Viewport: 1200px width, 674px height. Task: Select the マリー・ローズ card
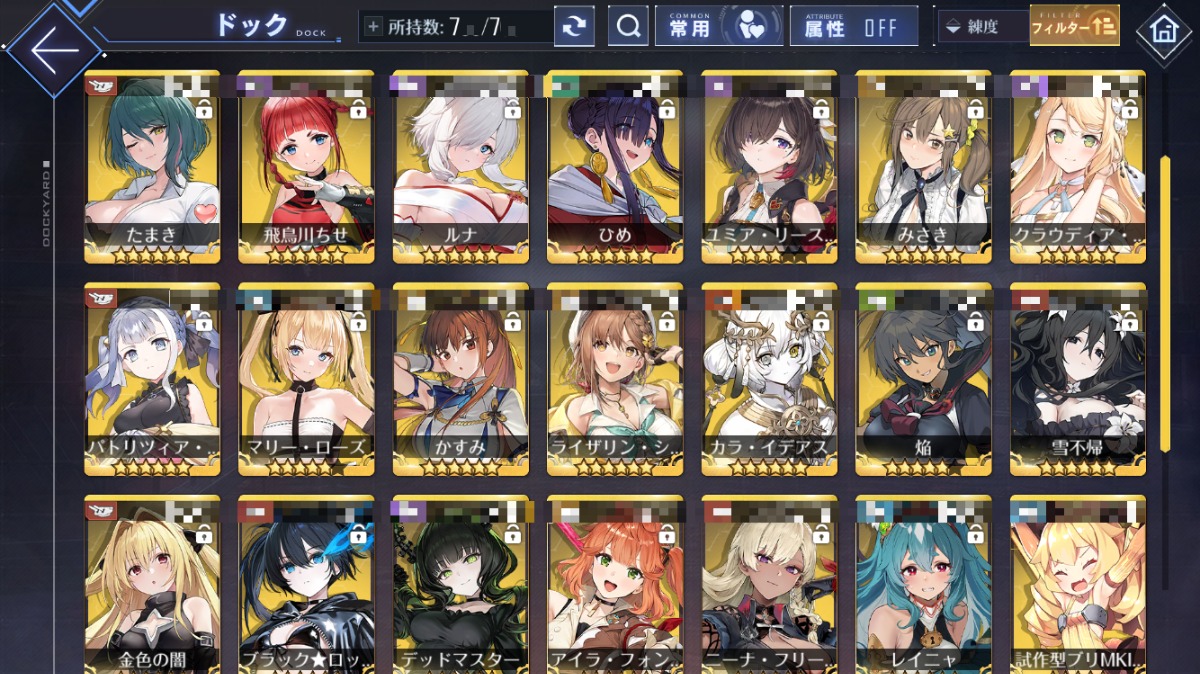[292, 378]
